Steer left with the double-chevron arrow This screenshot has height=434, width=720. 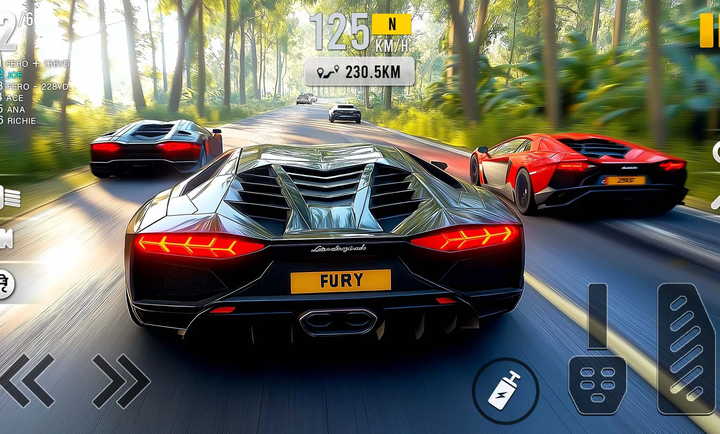pos(27,380)
